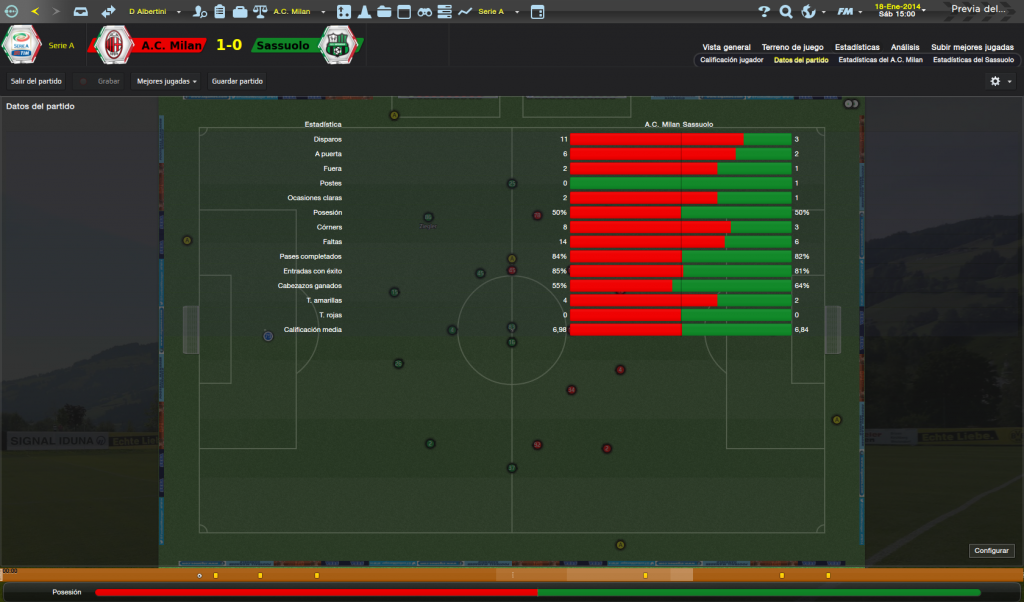Click Guardar partido button
This screenshot has height=602, width=1024.
click(238, 81)
